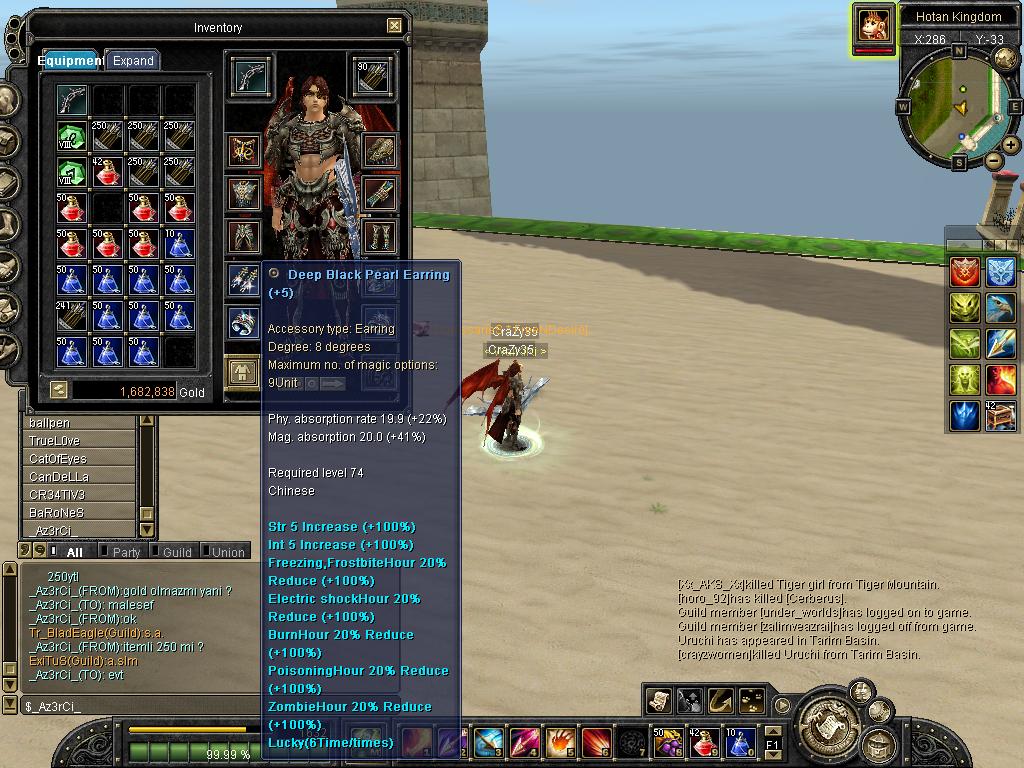Open the Party chat tab
This screenshot has width=1024, height=768.
(x=126, y=552)
